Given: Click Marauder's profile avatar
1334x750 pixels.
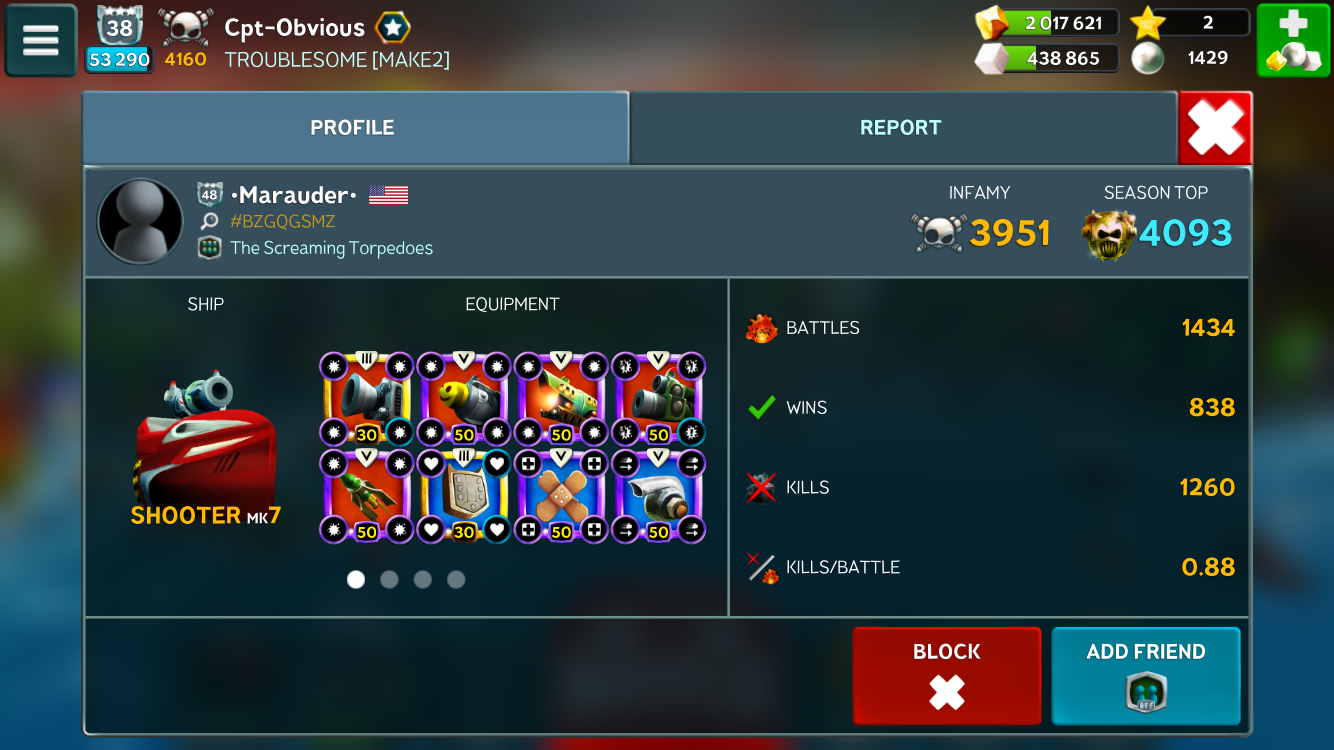Looking at the screenshot, I should pyautogui.click(x=140, y=222).
